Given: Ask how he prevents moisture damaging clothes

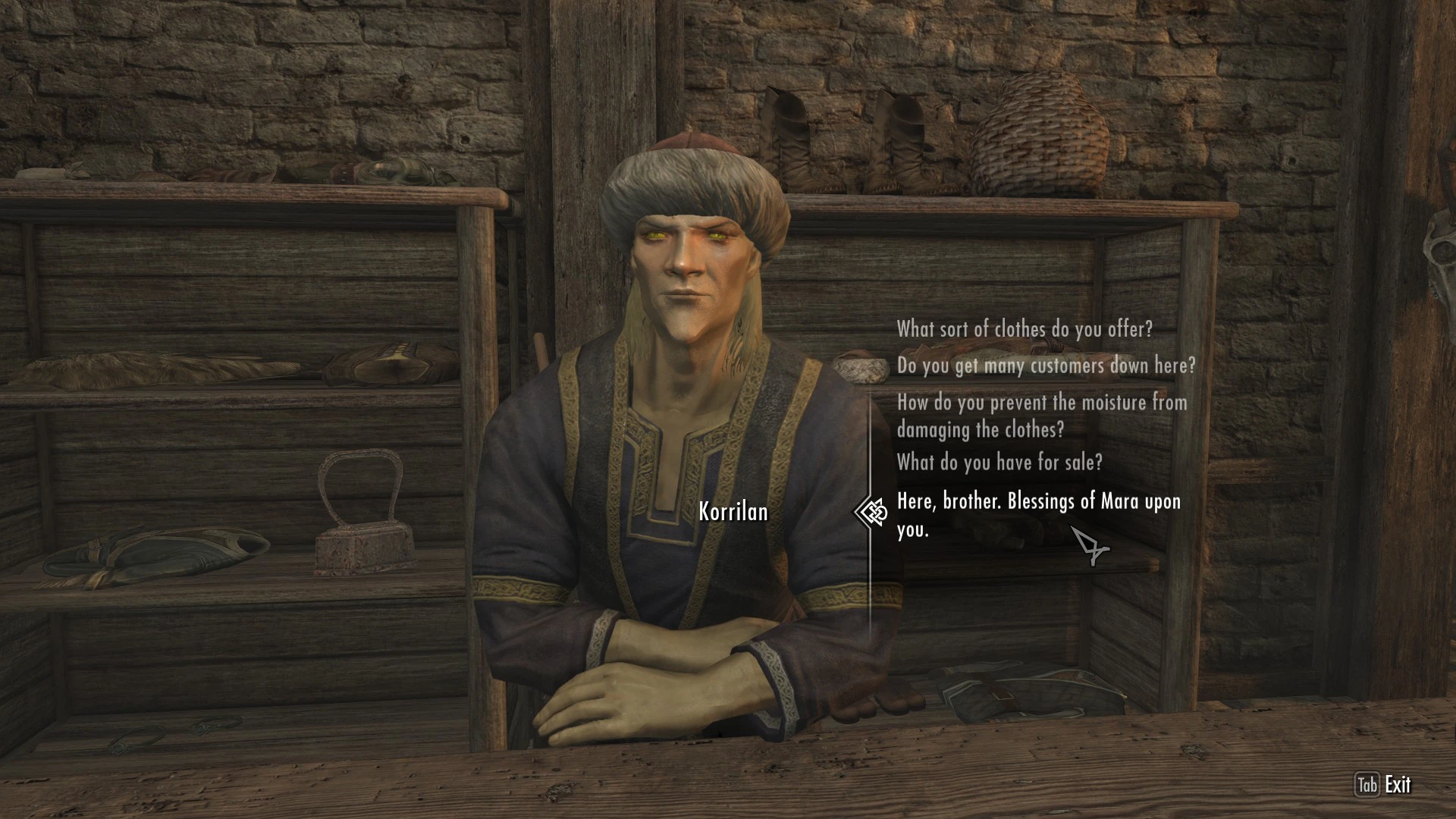Looking at the screenshot, I should 1041,416.
